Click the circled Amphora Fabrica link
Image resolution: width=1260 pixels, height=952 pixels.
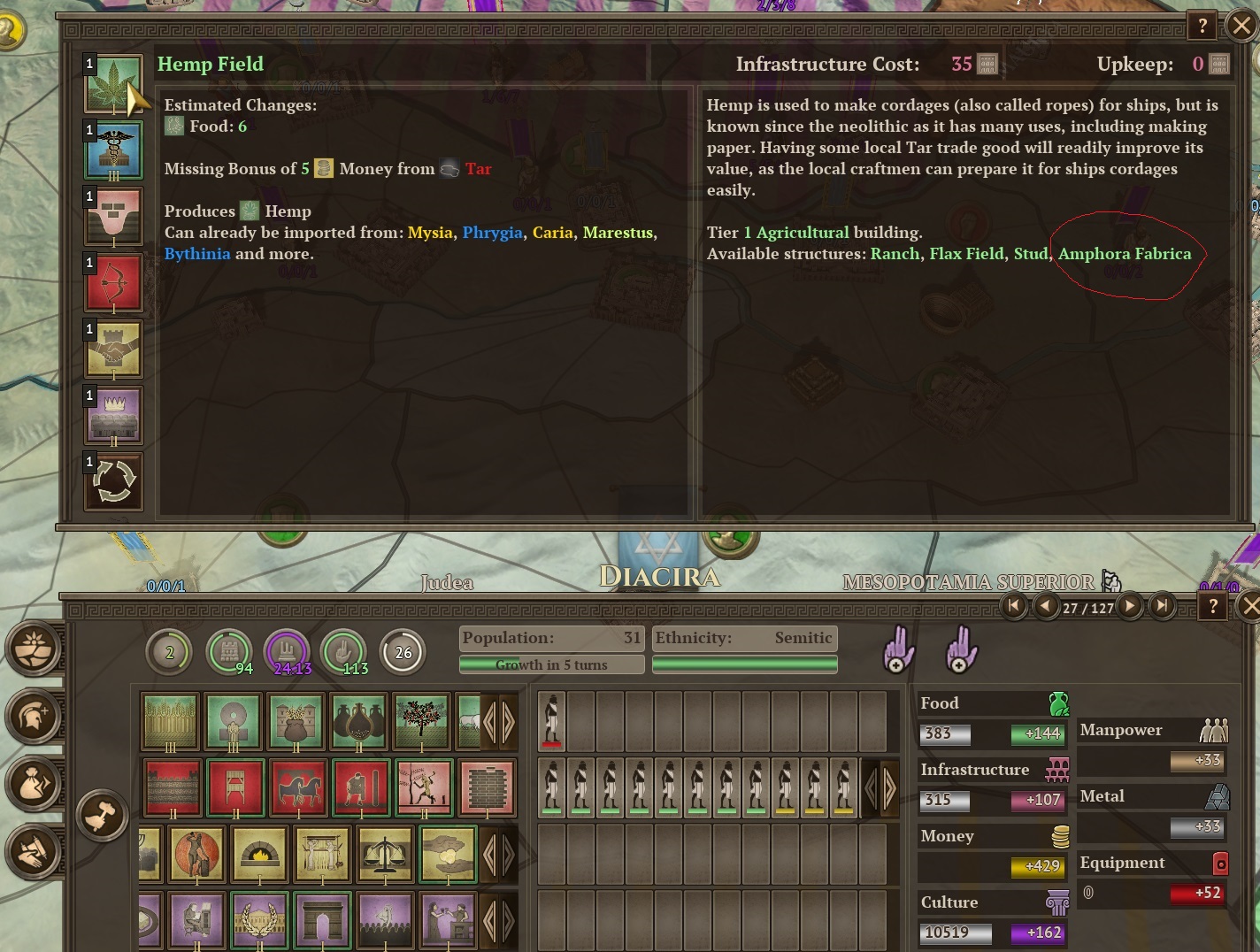(1126, 254)
